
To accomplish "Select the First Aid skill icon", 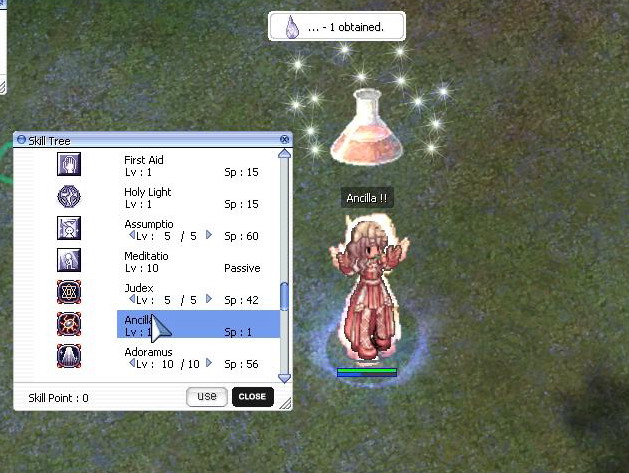I will [69, 165].
